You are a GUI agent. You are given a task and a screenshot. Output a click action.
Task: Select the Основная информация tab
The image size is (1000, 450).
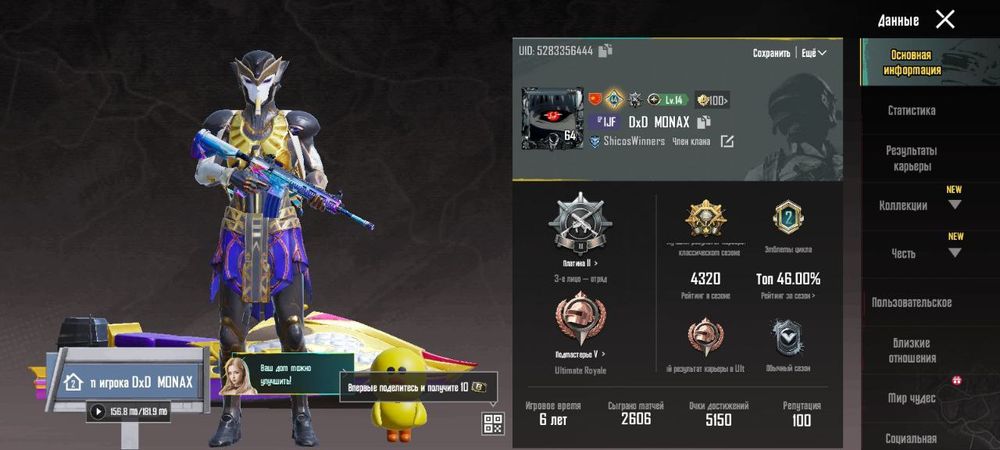(911, 63)
